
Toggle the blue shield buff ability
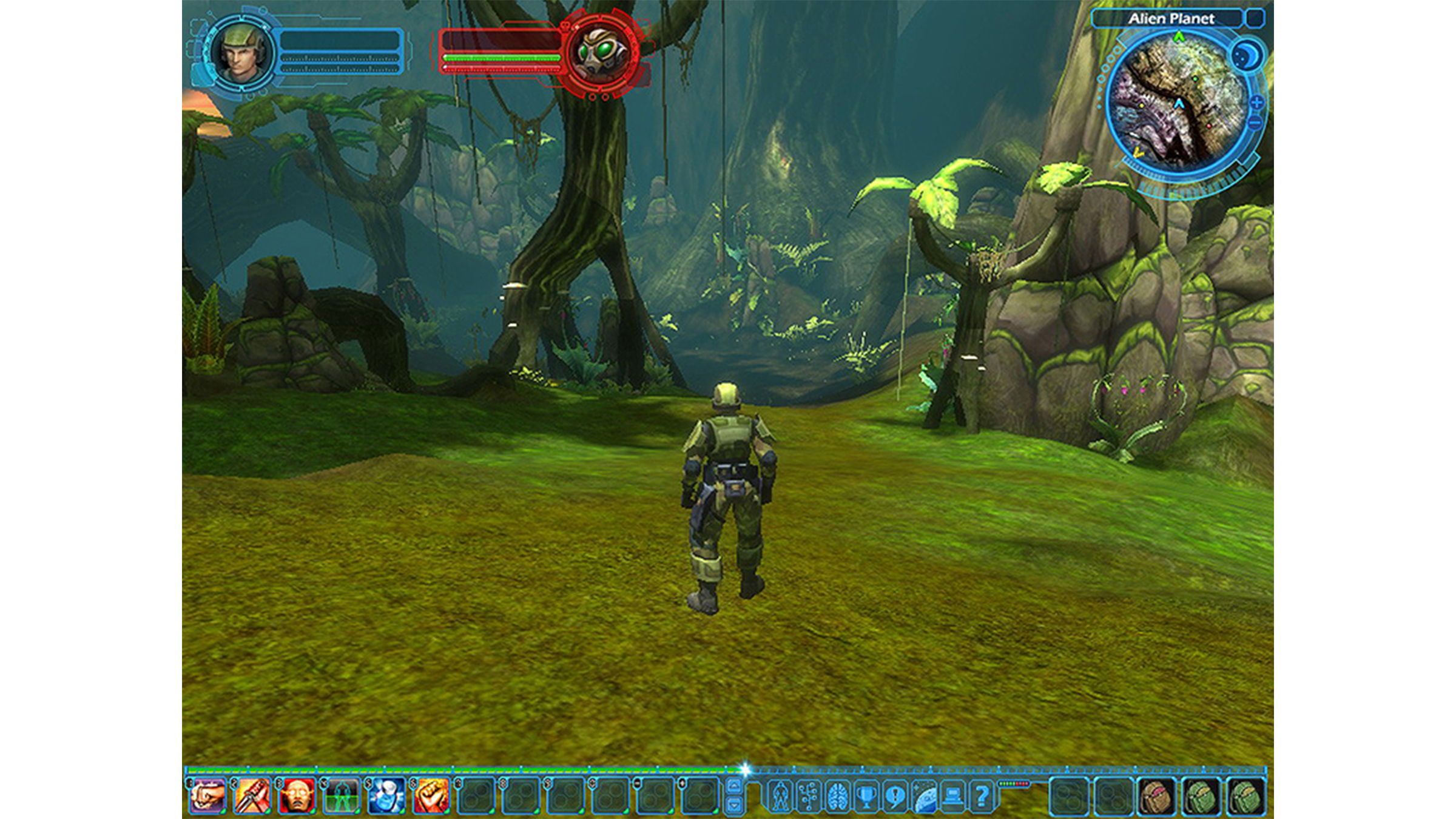tap(385, 796)
